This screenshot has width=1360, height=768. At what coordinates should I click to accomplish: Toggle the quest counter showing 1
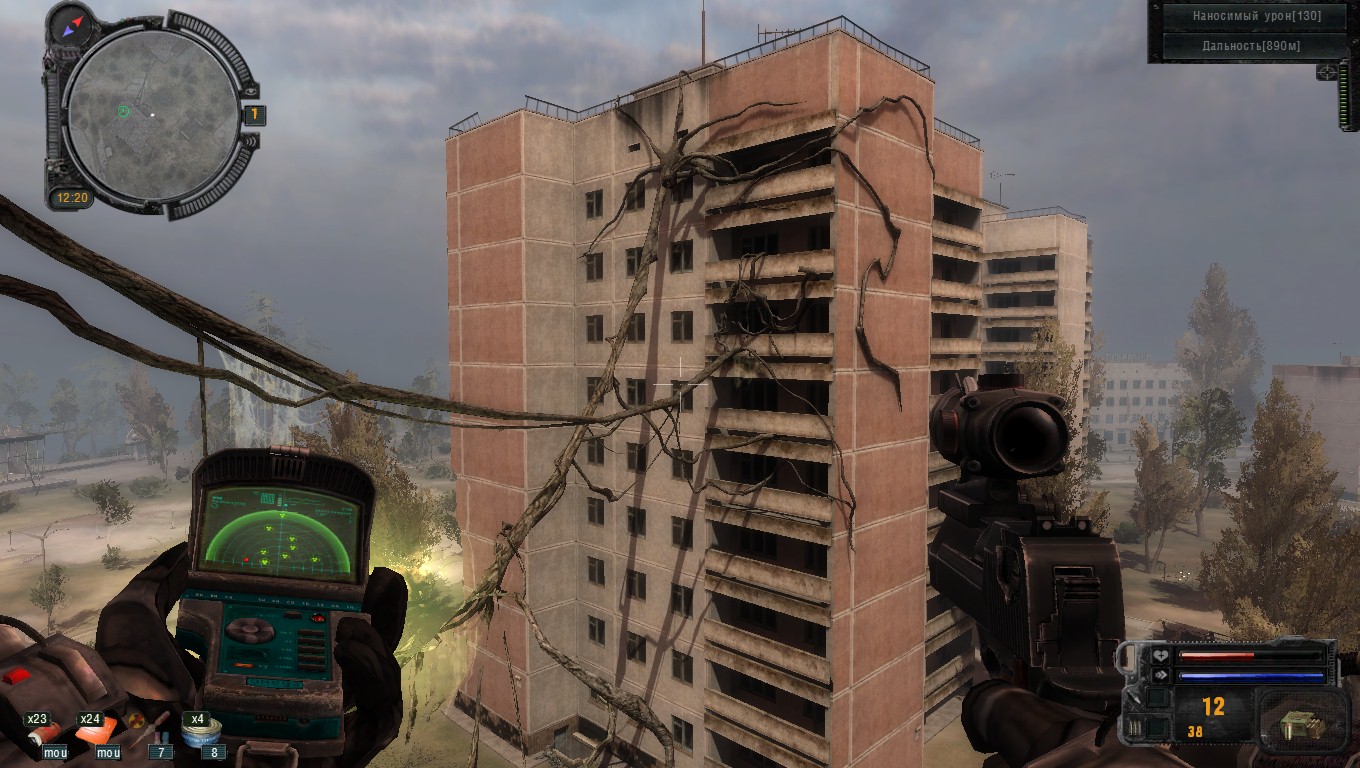[255, 114]
